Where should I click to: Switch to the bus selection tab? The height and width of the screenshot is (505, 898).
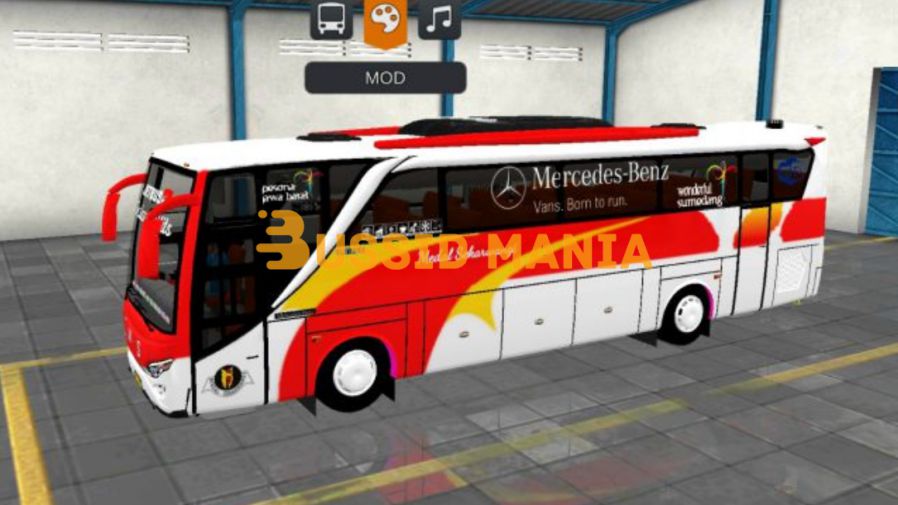(x=331, y=19)
